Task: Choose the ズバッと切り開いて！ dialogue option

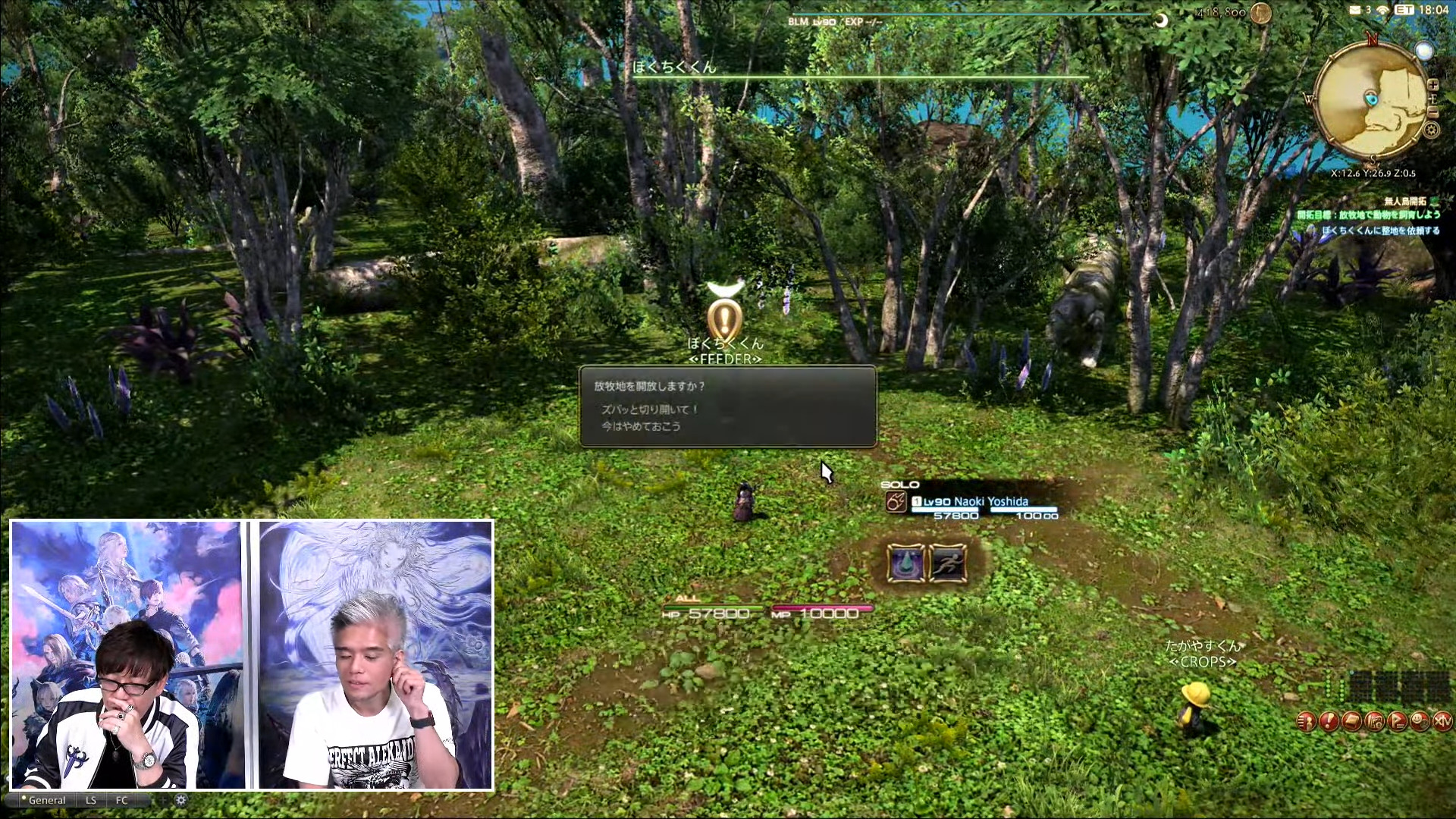Action: 649,409
